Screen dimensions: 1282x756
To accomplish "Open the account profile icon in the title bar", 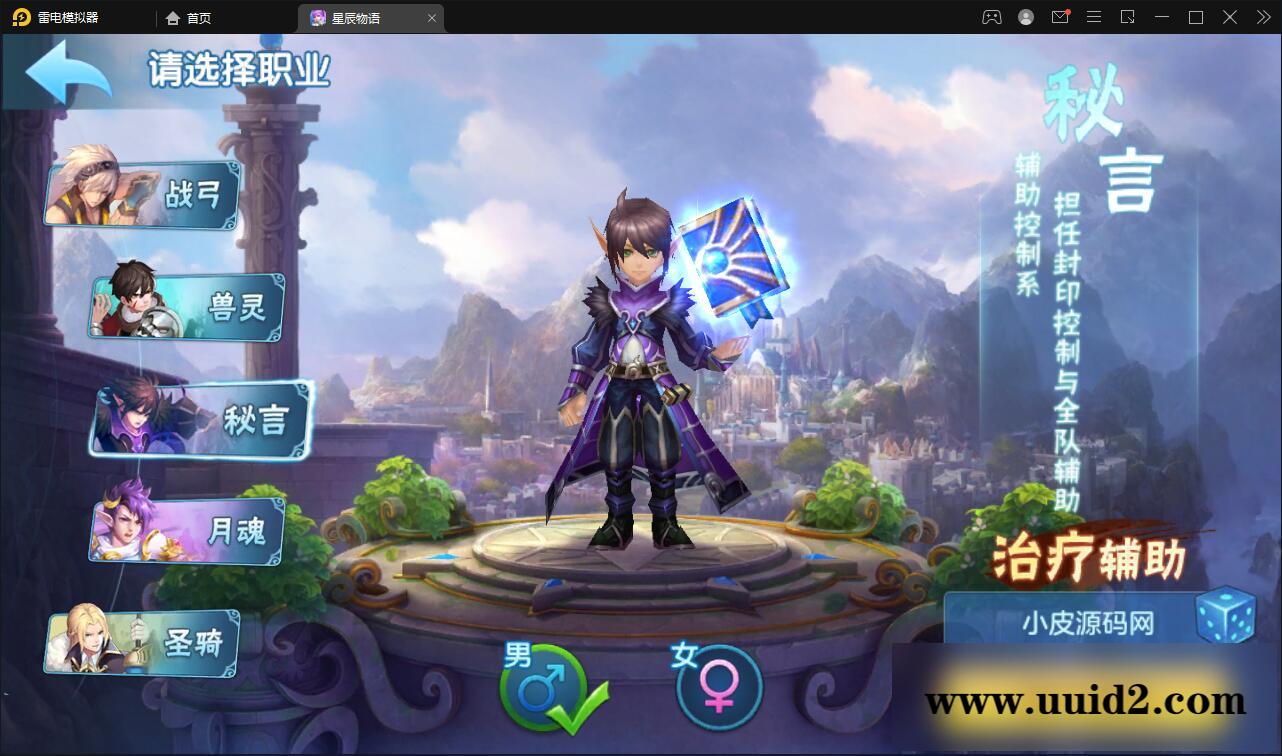I will tap(1025, 17).
